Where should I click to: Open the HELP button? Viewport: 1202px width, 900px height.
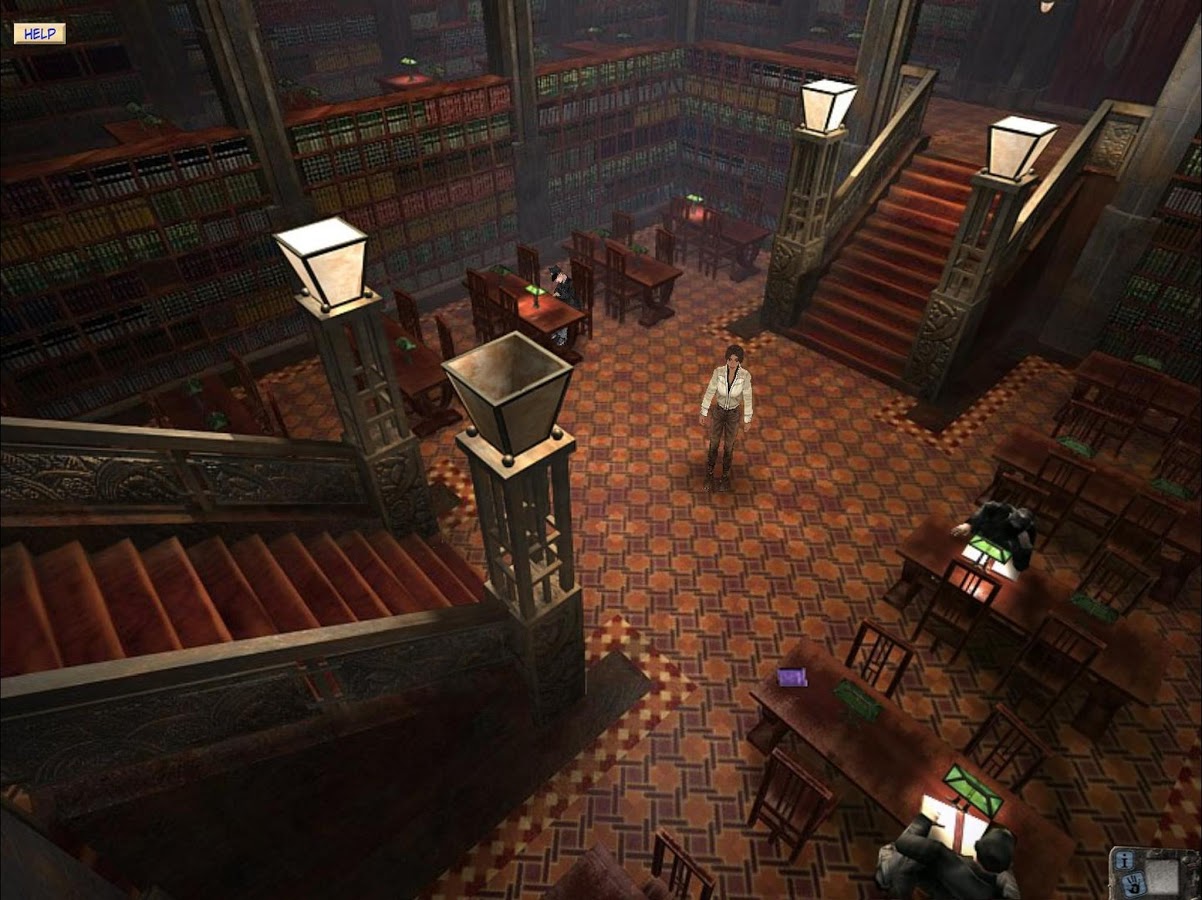pos(39,33)
